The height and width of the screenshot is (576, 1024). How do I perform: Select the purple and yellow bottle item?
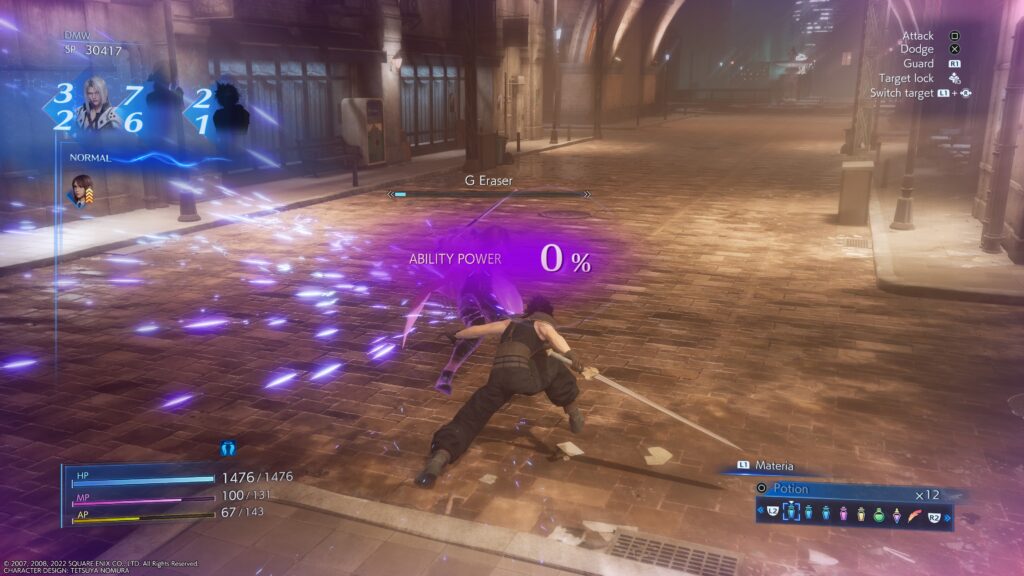(896, 515)
